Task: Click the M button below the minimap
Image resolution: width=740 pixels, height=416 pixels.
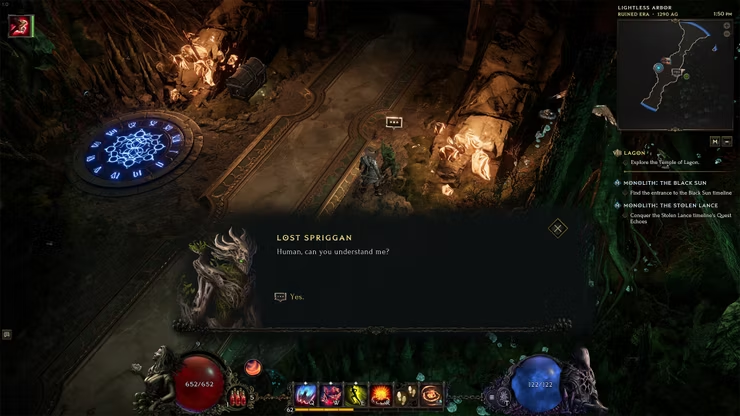Action: point(715,141)
